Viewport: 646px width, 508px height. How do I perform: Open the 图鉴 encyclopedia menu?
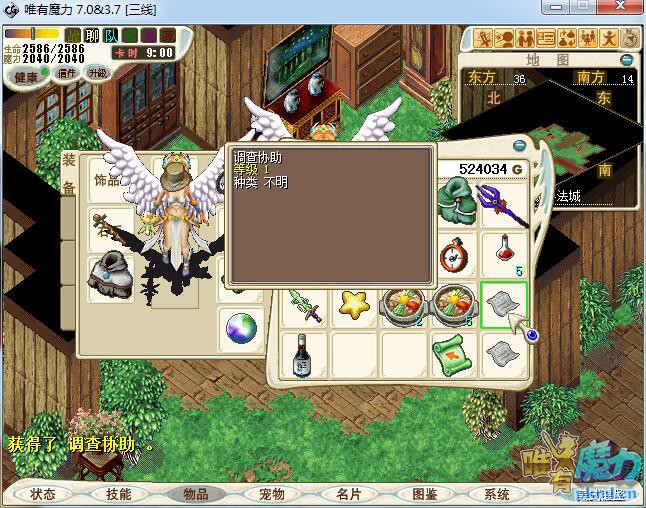[423, 494]
